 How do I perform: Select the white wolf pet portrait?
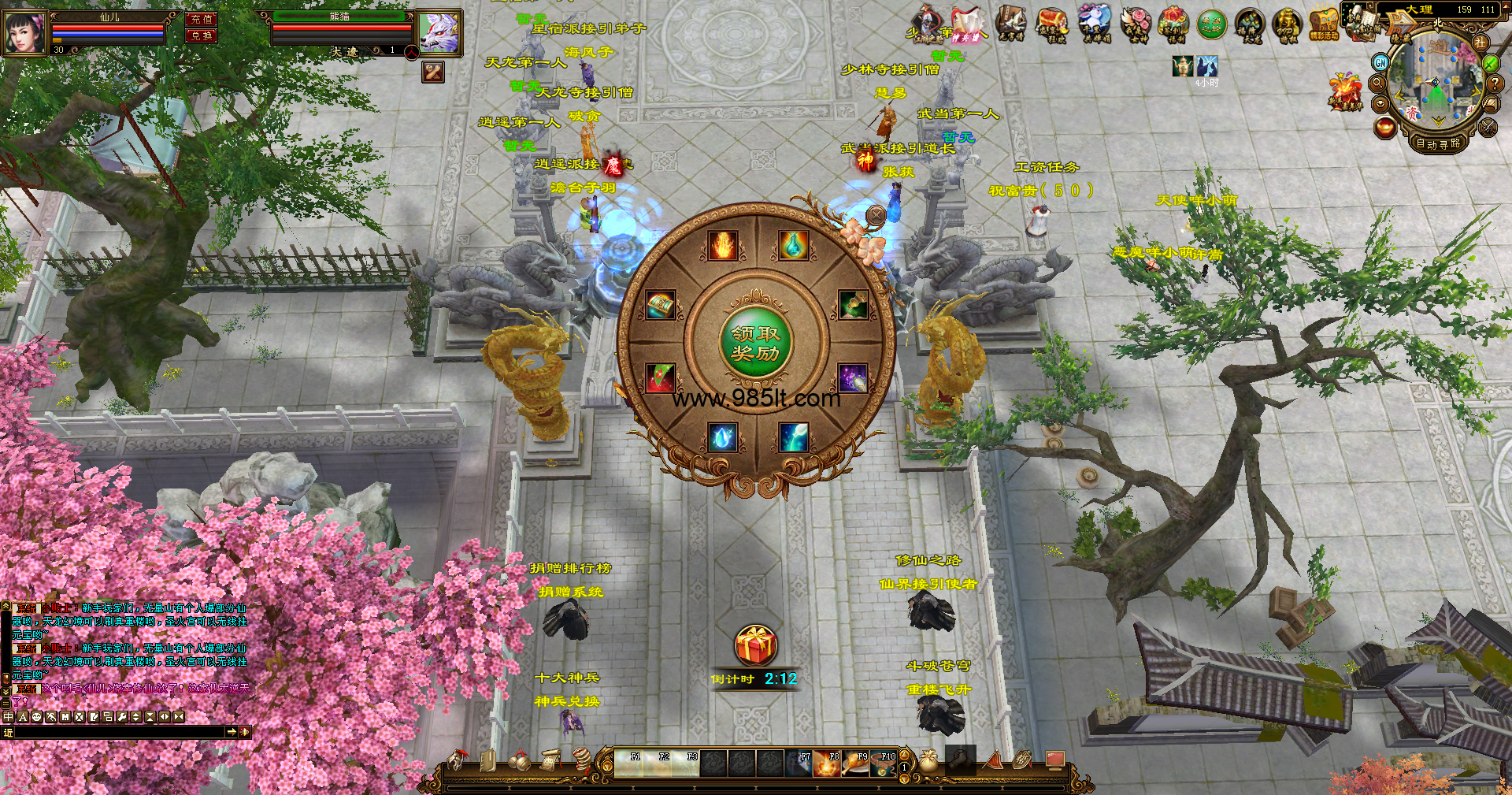coord(438,33)
